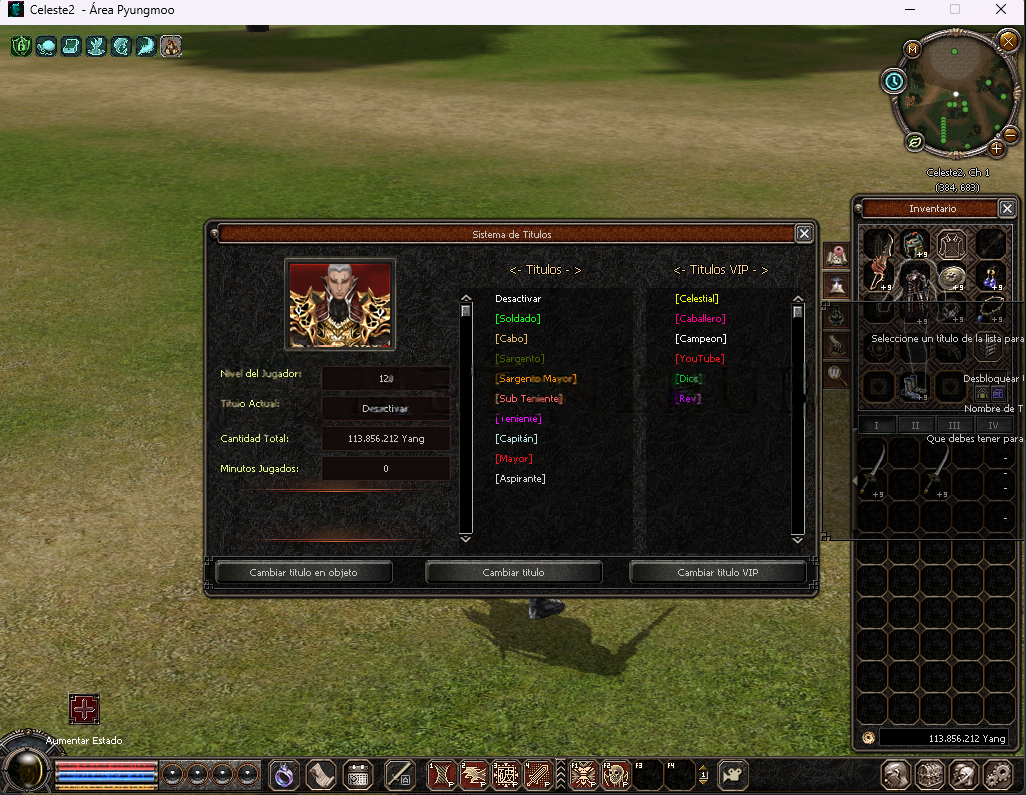Select the [Sargento Mayor] title

pos(535,379)
